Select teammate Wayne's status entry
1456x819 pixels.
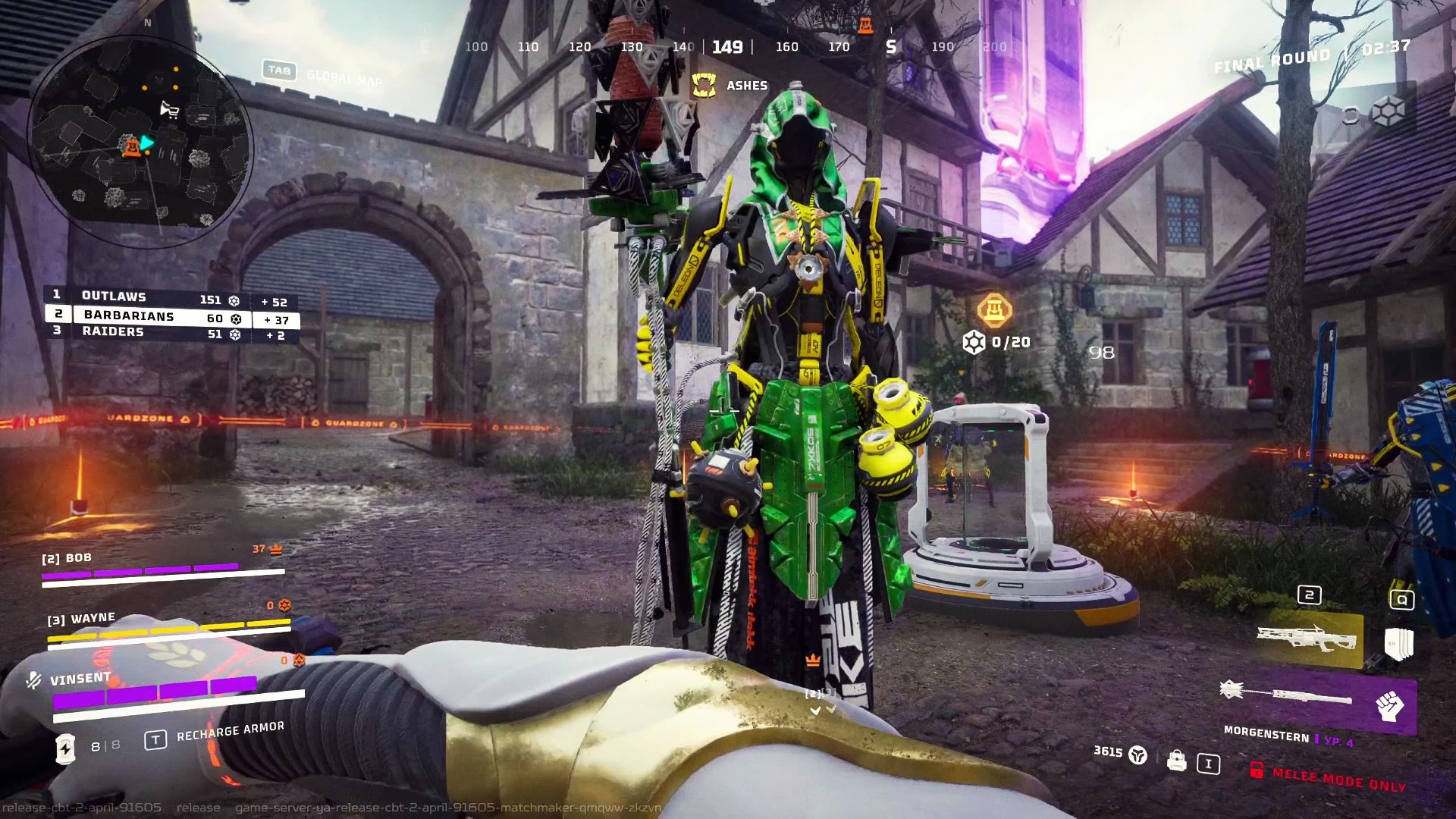click(168, 628)
